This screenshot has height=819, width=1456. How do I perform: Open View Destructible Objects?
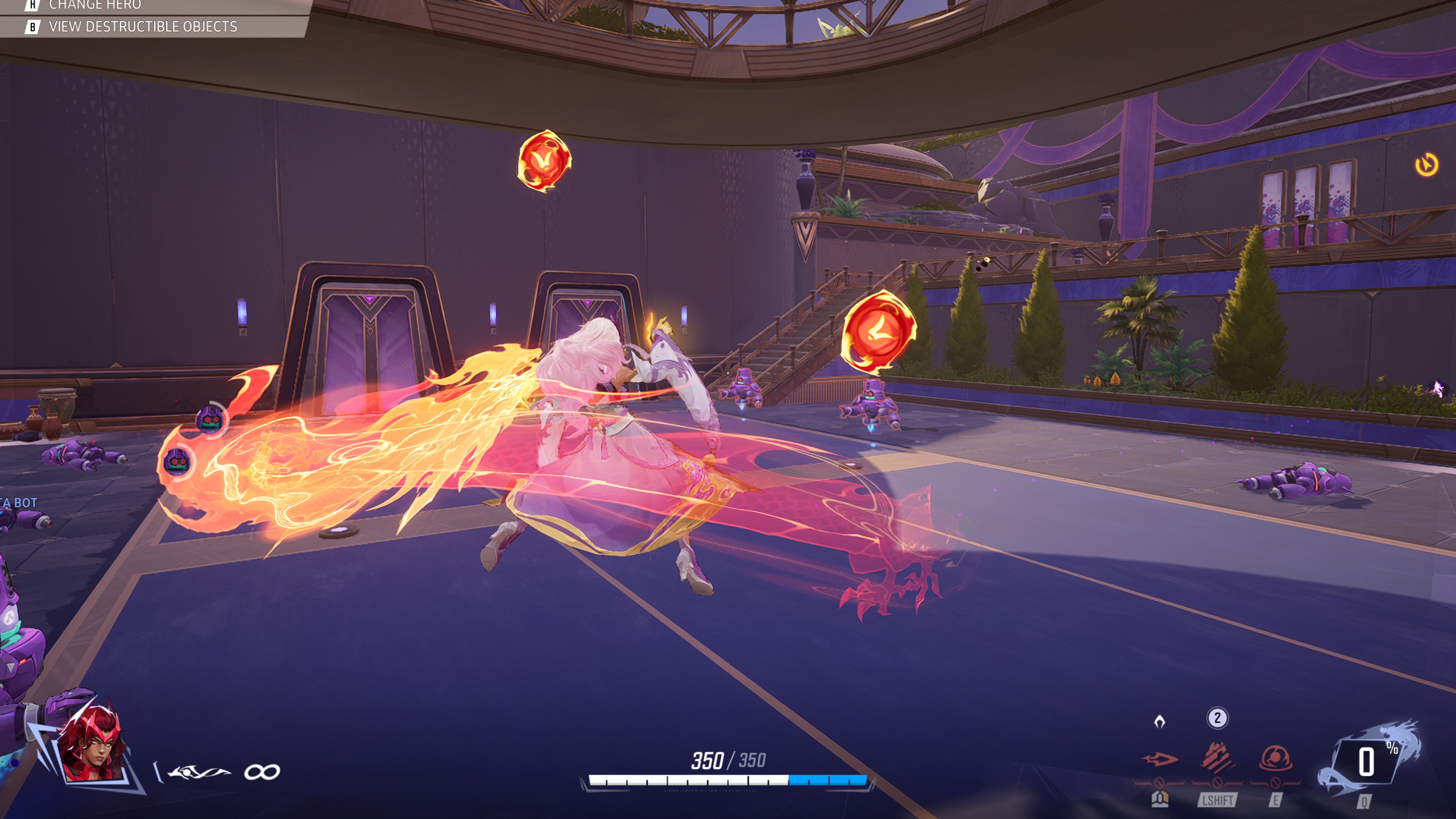point(142,26)
